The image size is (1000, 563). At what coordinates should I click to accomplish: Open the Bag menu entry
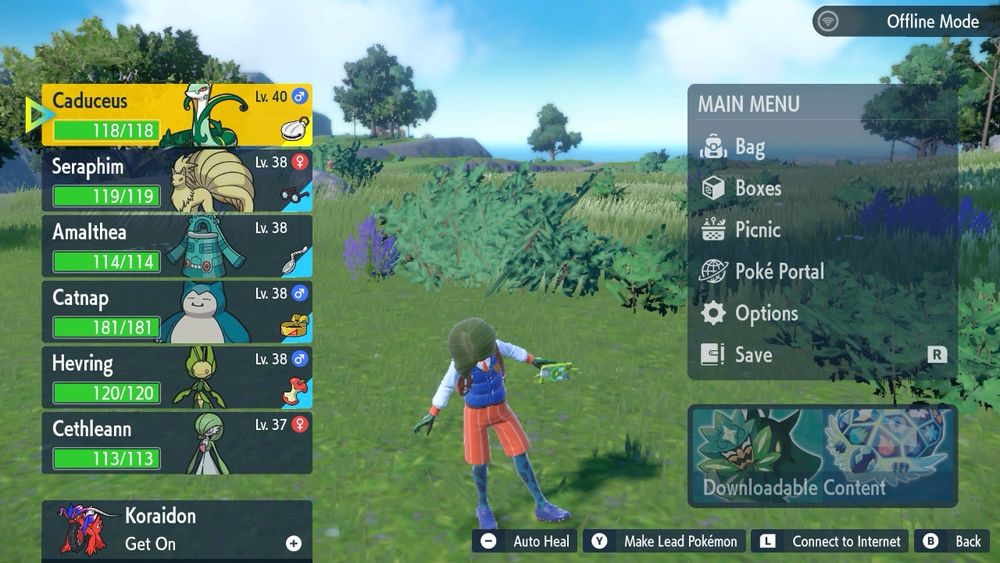tap(750, 148)
